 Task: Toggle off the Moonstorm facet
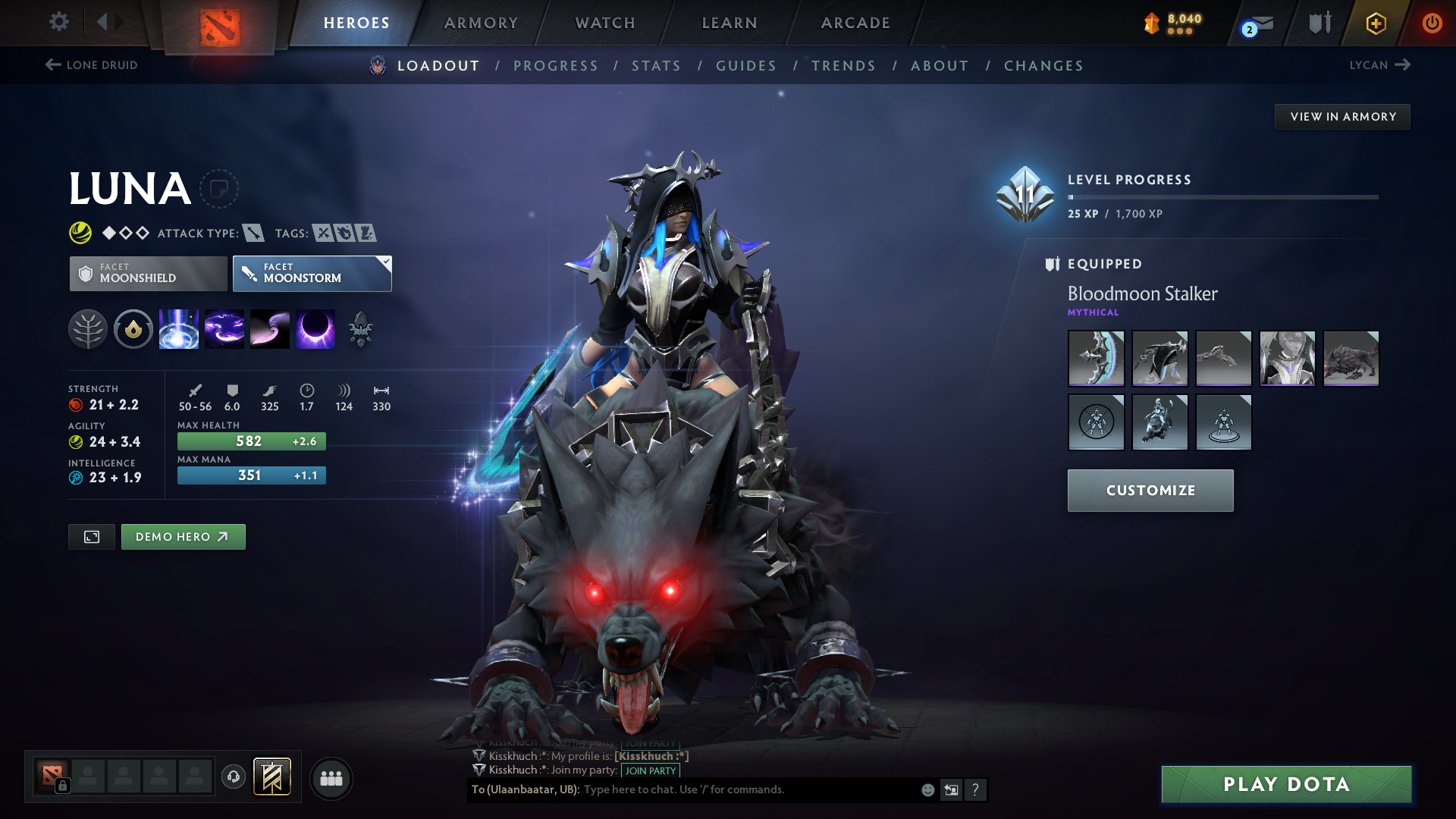(x=312, y=273)
